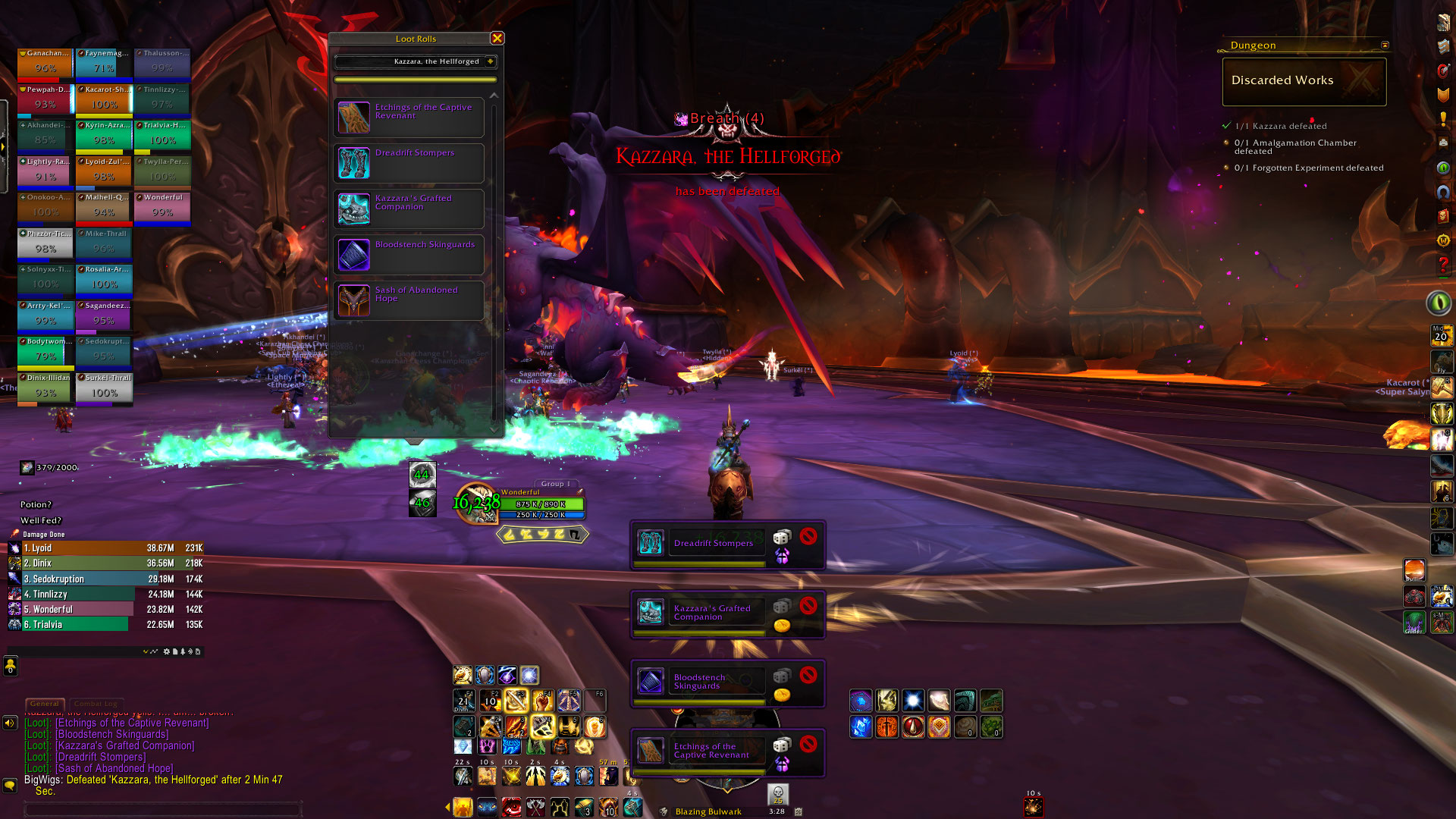This screenshot has width=1456, height=819.
Task: Pass on the Dreadrift Stompers roll
Action: (x=808, y=537)
